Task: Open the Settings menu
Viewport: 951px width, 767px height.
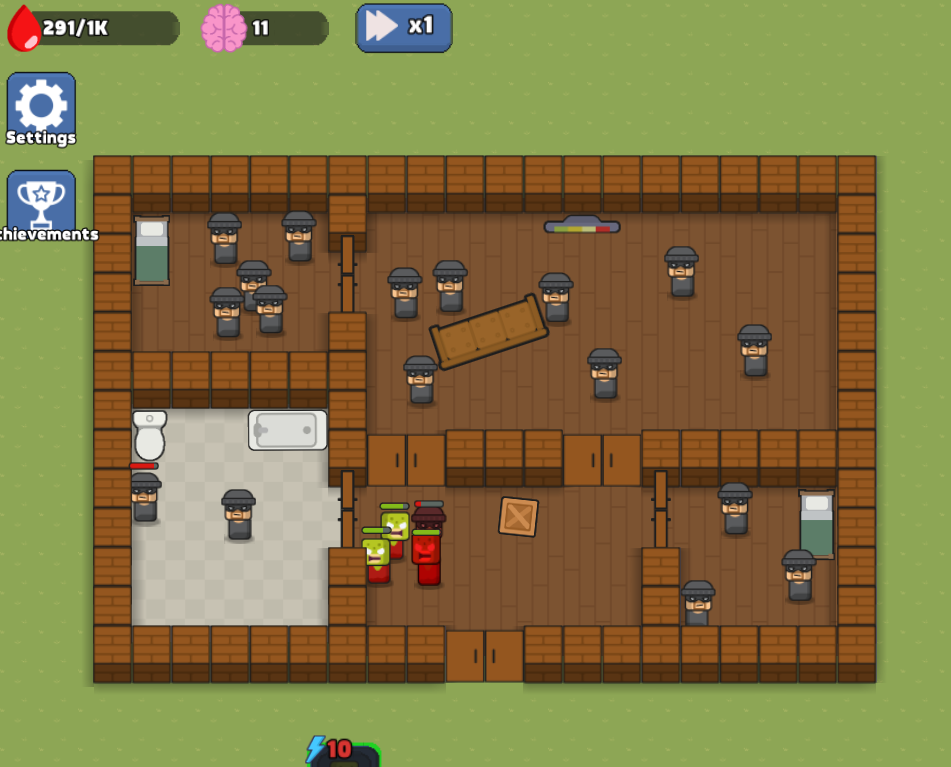Action: coord(41,108)
